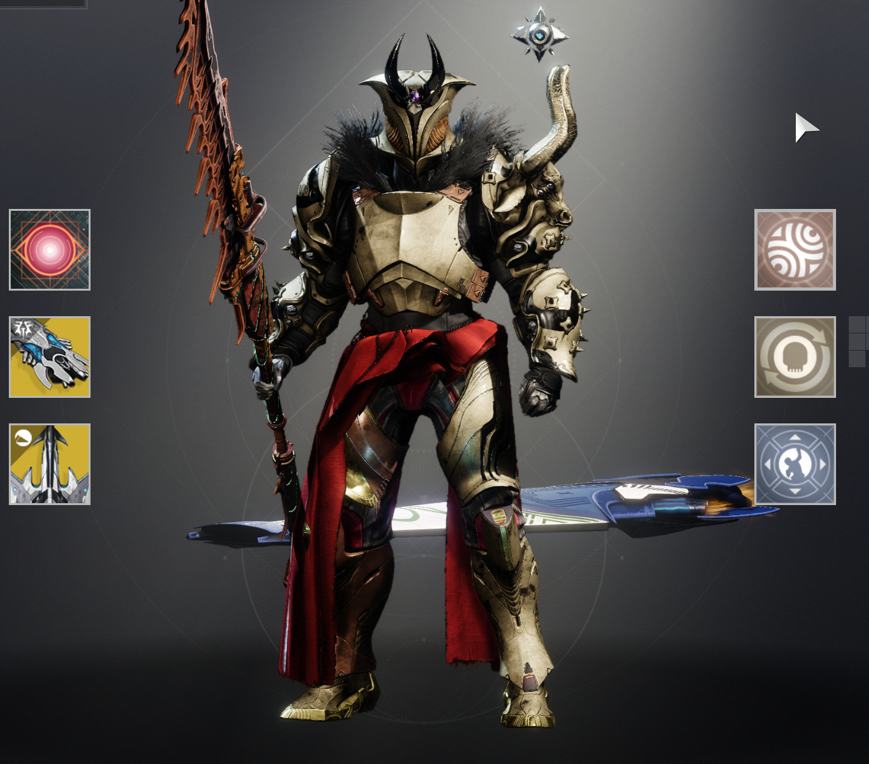
Task: Open the swirl-pattern circular emblem slot
Action: (795, 250)
